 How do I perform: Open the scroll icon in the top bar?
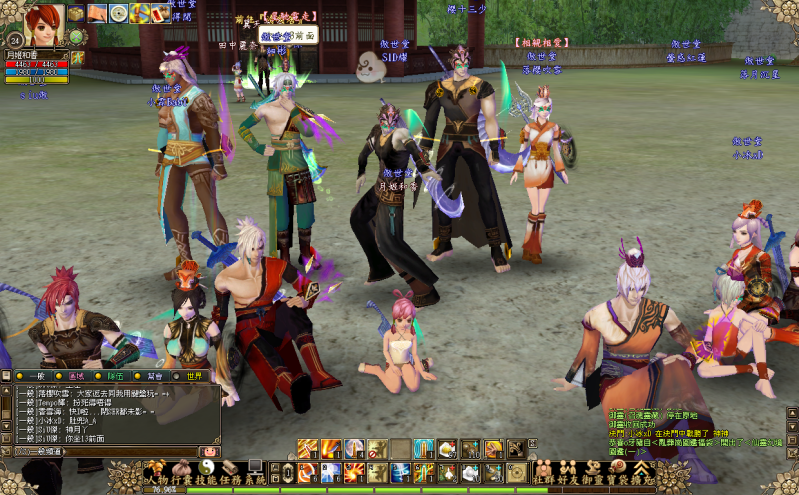coord(97,13)
